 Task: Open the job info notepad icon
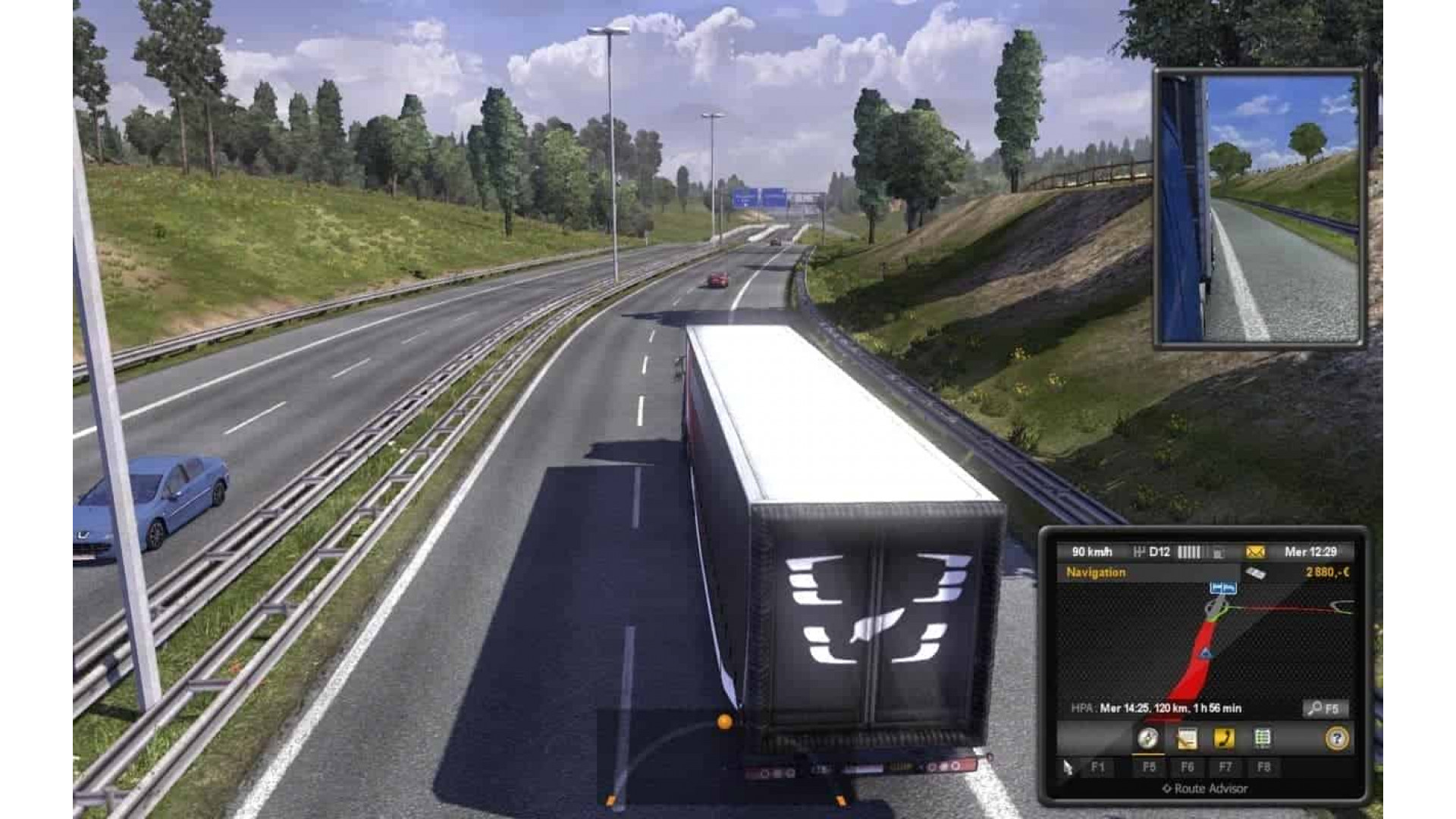pos(1188,738)
